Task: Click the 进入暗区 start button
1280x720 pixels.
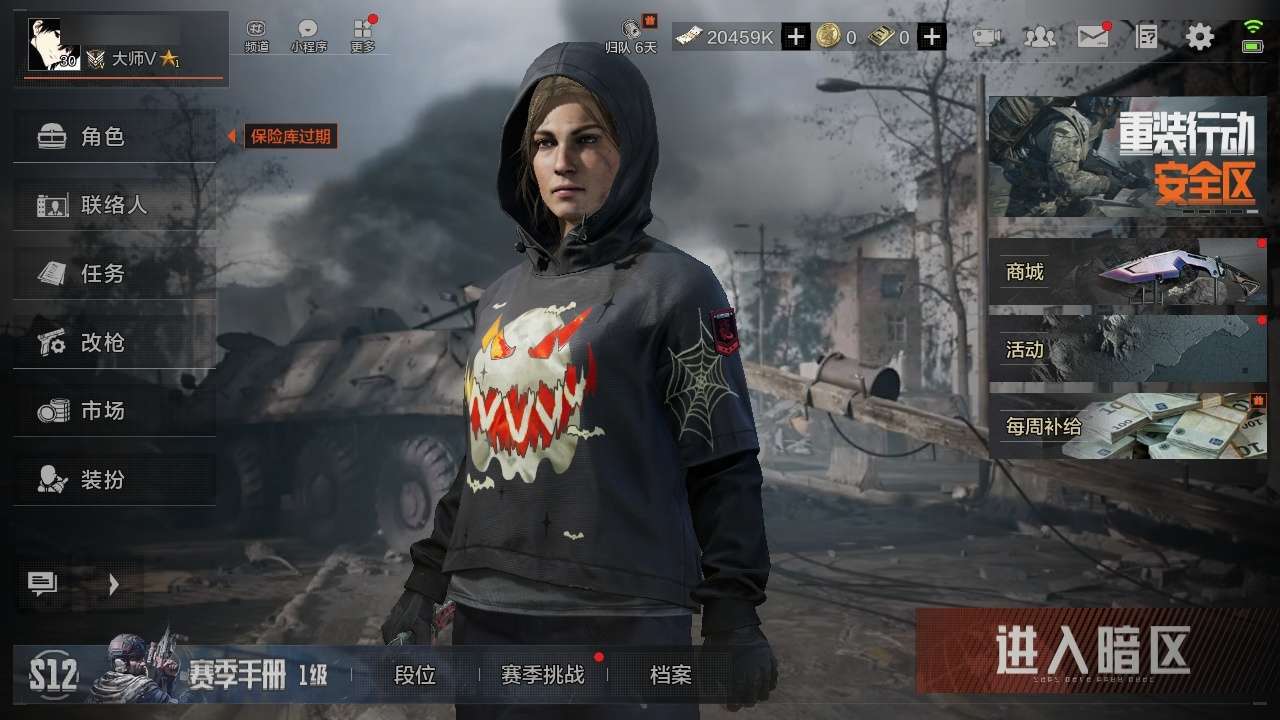Action: [x=1092, y=651]
